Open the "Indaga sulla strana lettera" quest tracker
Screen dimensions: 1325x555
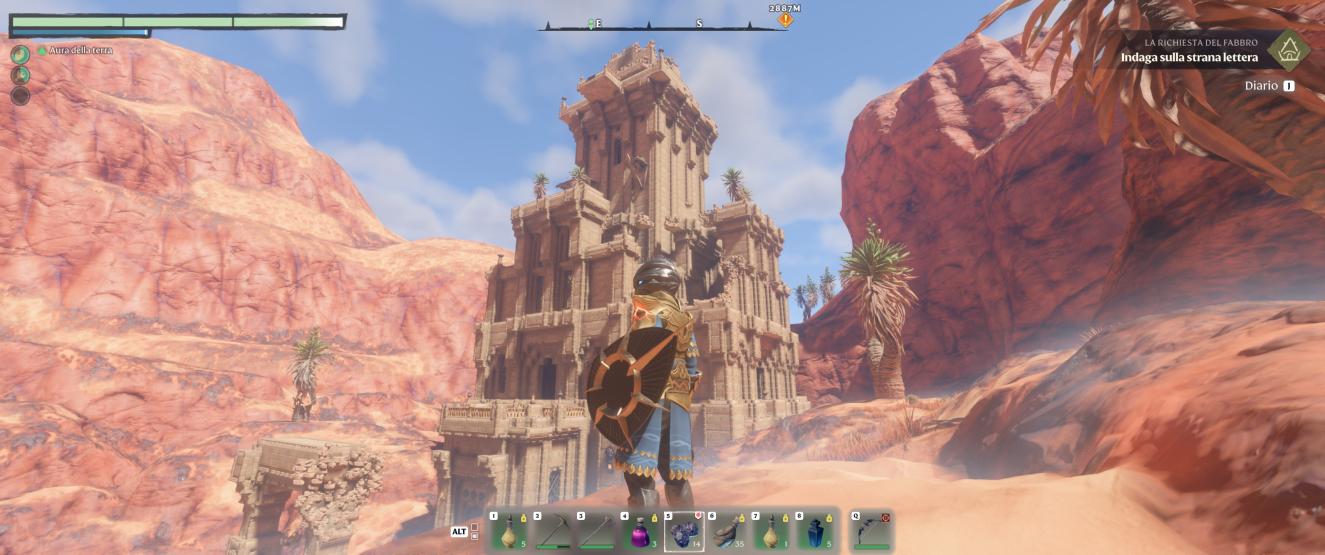tap(1189, 57)
